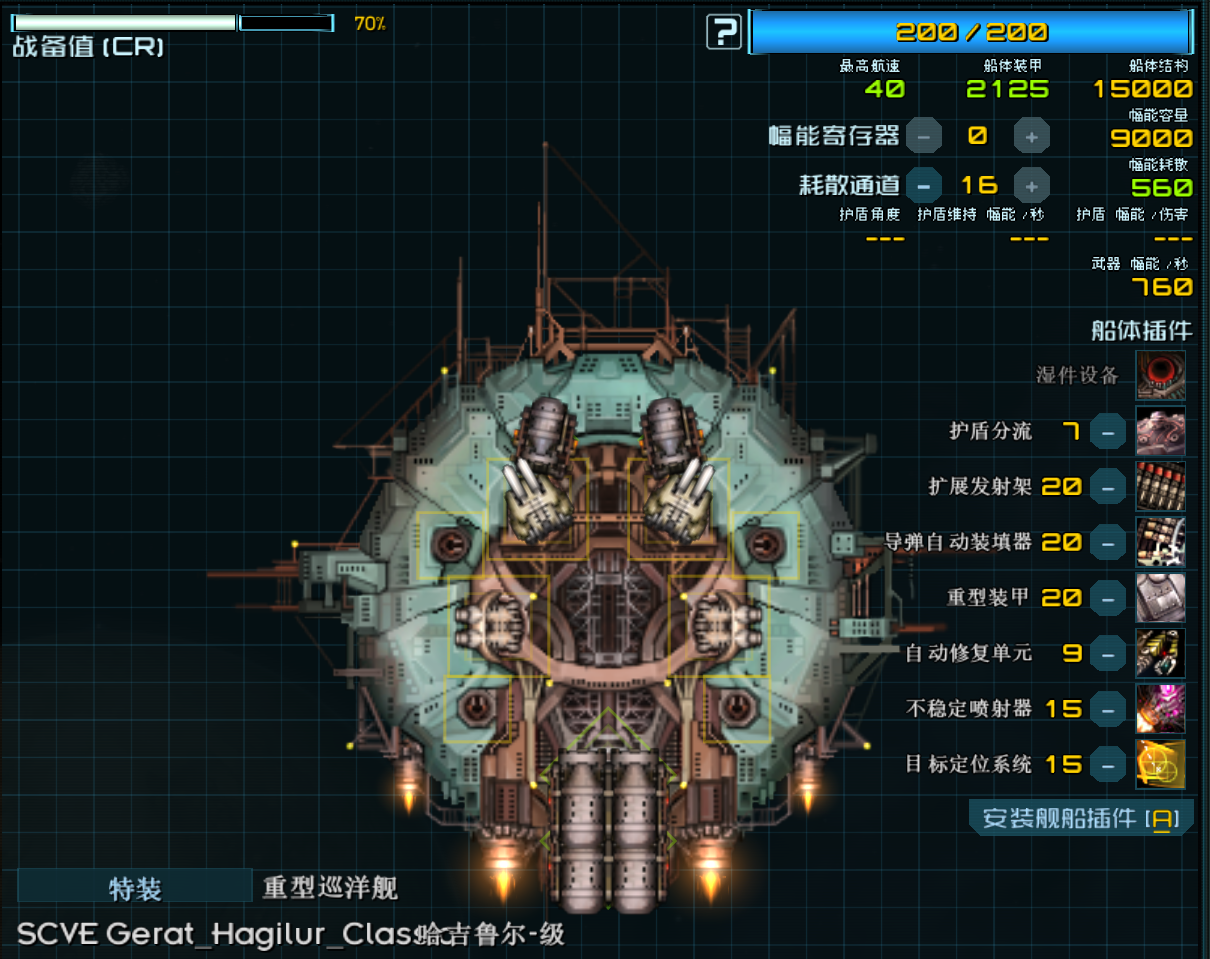Remove the 重型装甲 hull mod

[1107, 598]
